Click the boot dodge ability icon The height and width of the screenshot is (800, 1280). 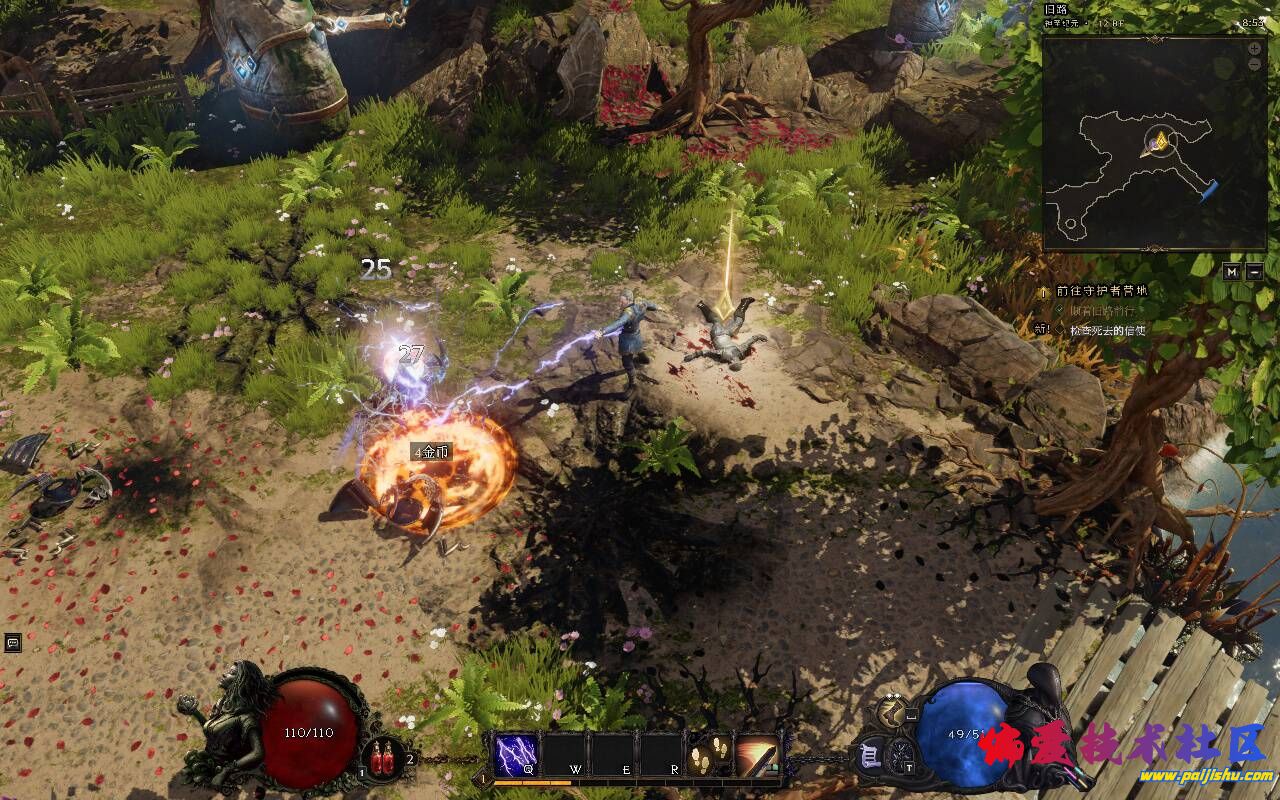coord(893,712)
